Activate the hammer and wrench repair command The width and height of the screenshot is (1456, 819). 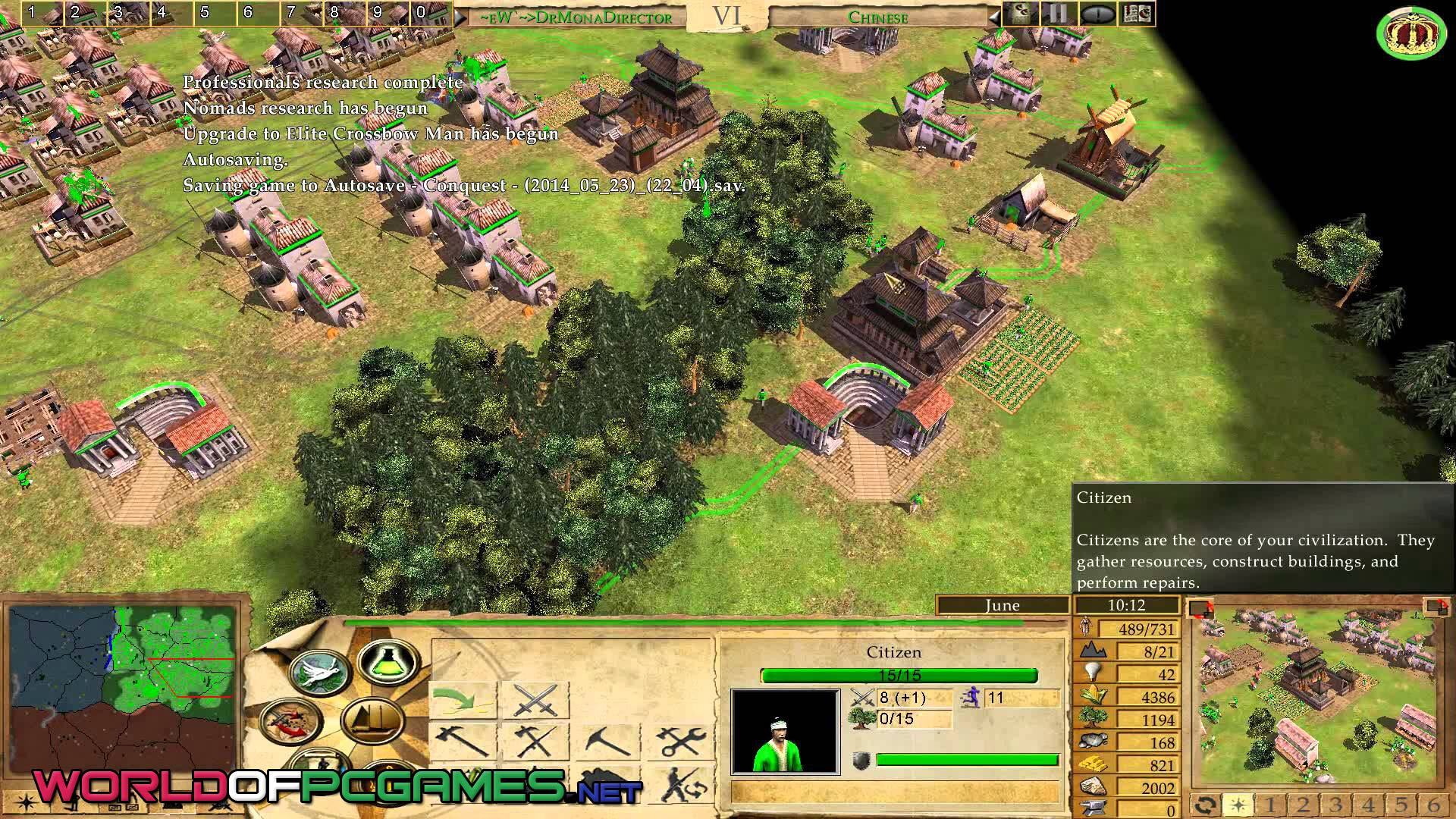682,740
